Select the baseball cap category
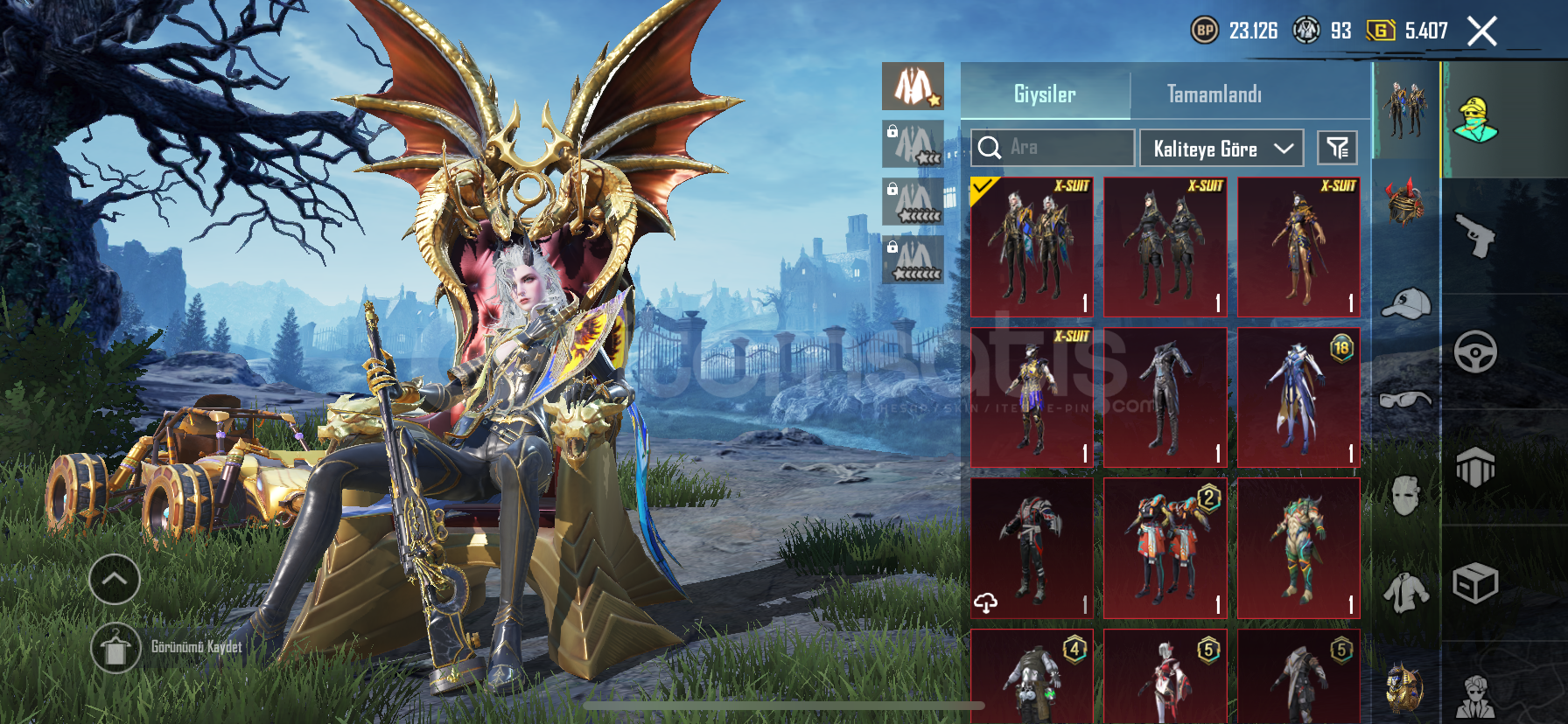1568x724 pixels. (1405, 303)
